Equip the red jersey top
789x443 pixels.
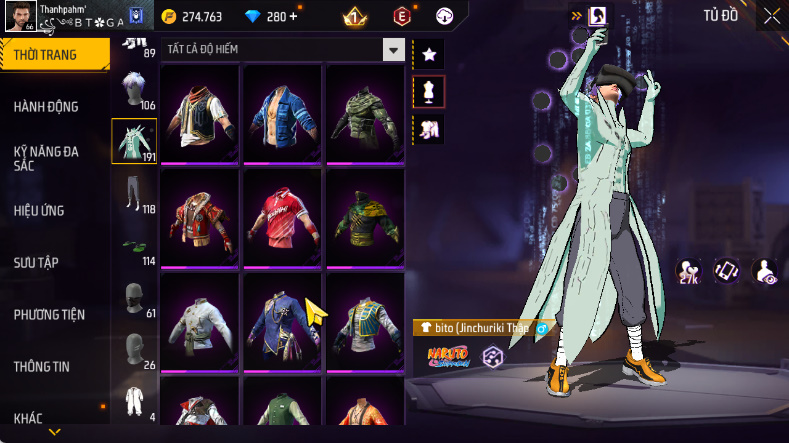coord(283,214)
